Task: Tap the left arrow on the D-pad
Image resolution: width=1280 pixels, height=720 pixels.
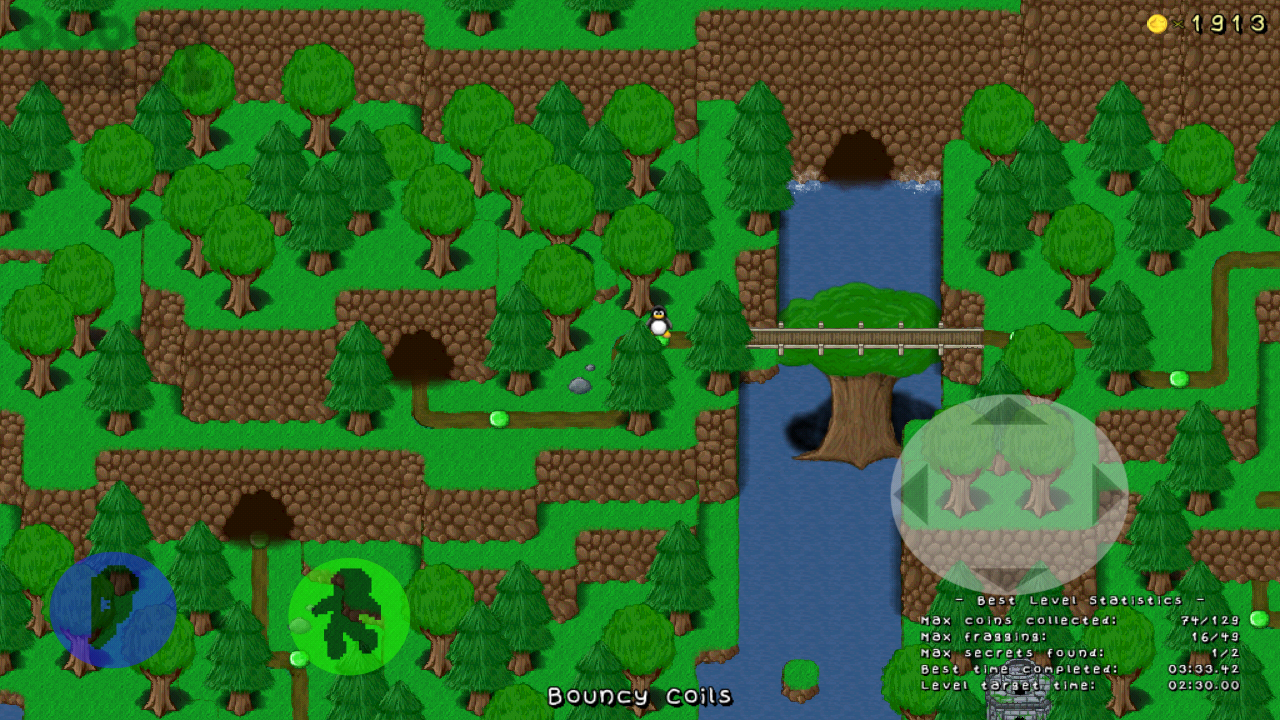Action: [912, 492]
